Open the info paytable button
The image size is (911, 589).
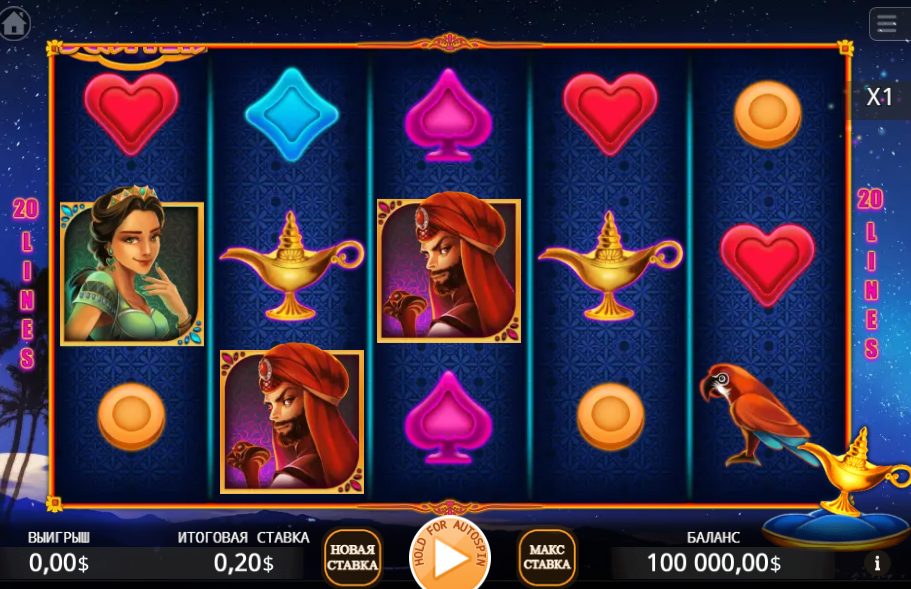click(x=877, y=563)
